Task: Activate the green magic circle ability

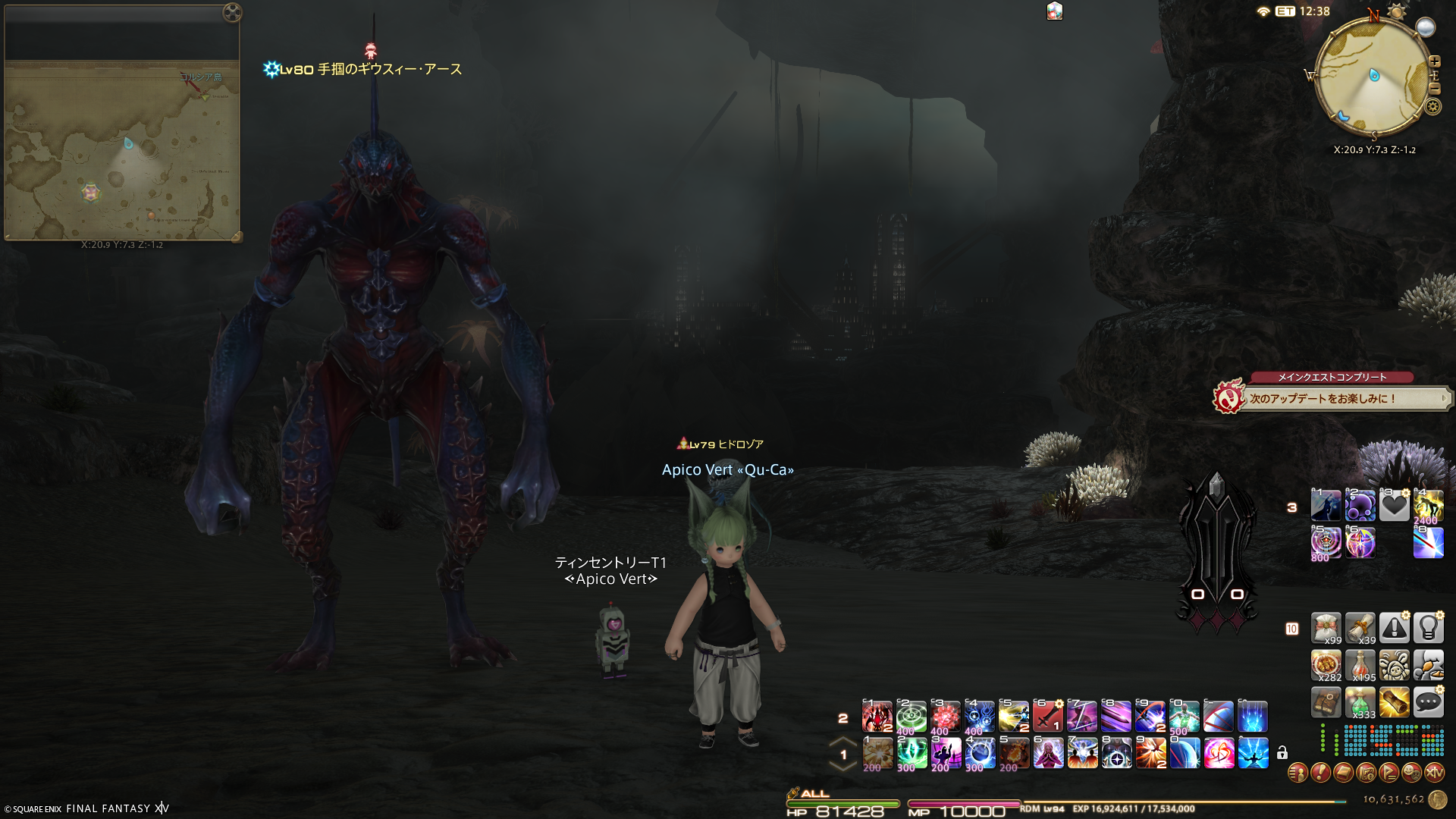Action: 911,716
